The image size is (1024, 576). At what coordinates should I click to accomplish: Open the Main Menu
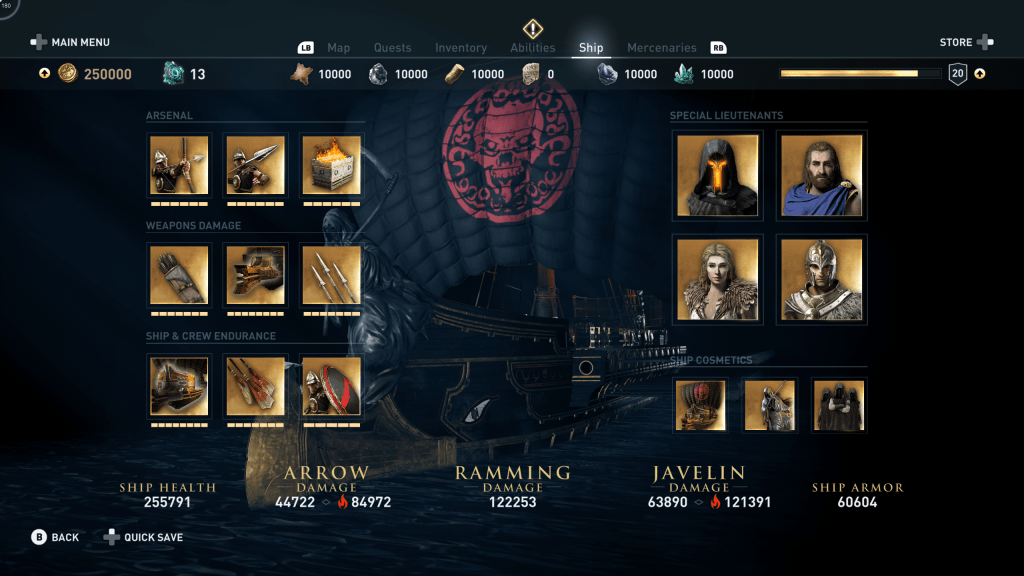pyautogui.click(x=70, y=42)
